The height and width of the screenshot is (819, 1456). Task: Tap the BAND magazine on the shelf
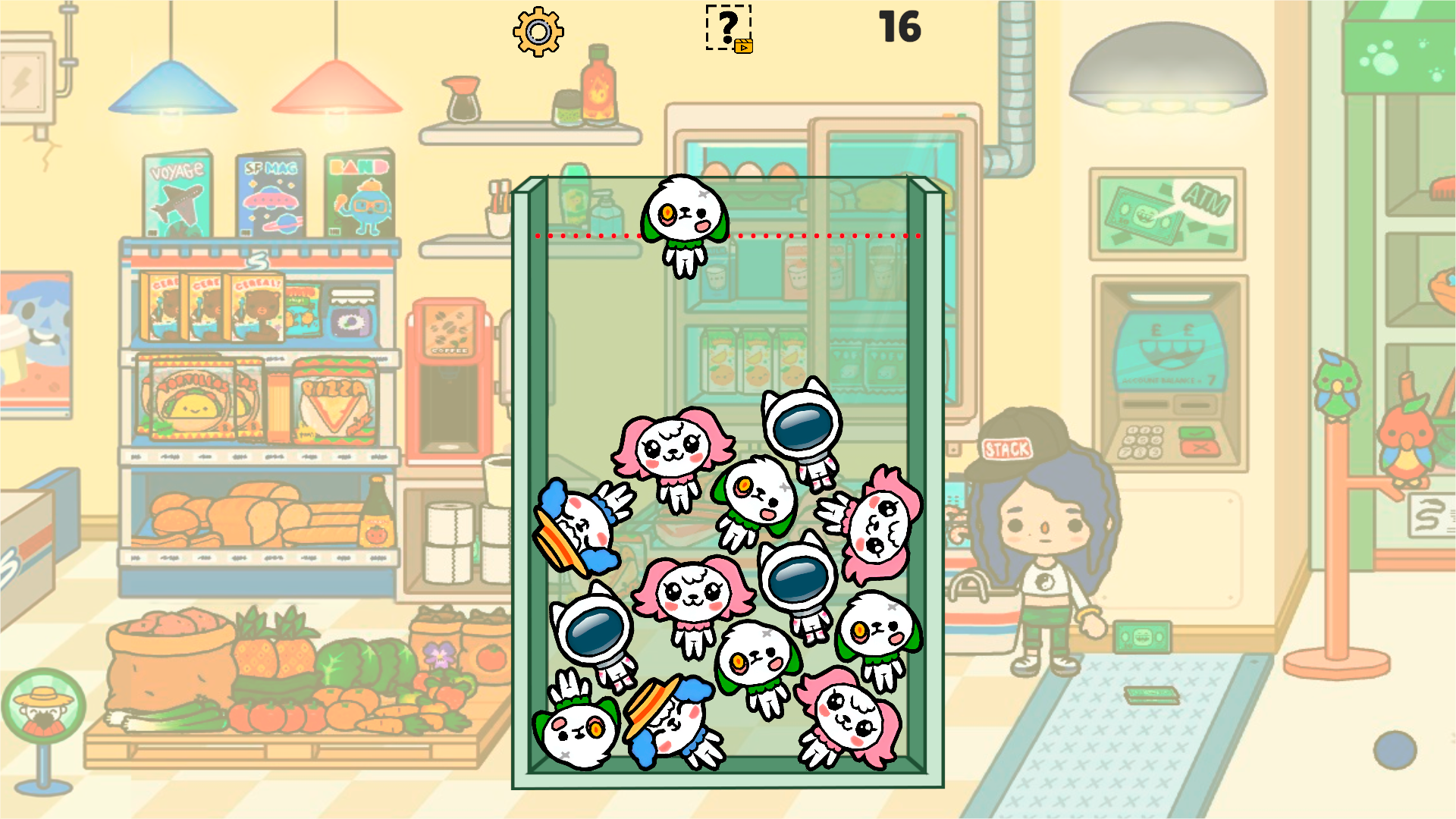357,193
